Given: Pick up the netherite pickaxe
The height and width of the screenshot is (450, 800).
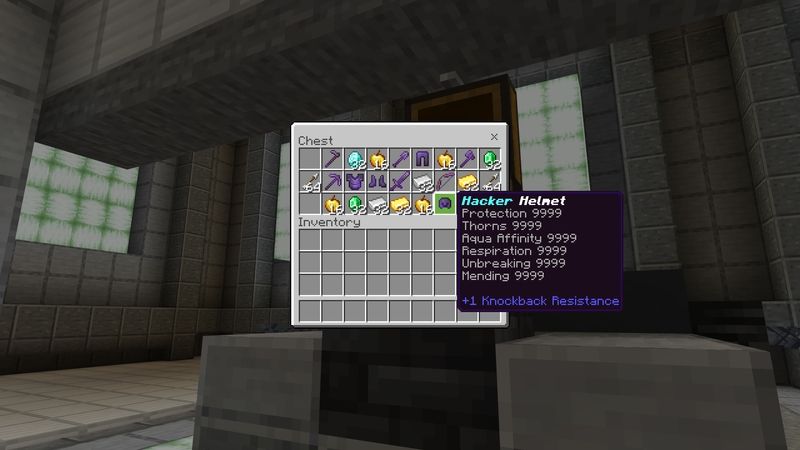Looking at the screenshot, I should pos(332,182).
